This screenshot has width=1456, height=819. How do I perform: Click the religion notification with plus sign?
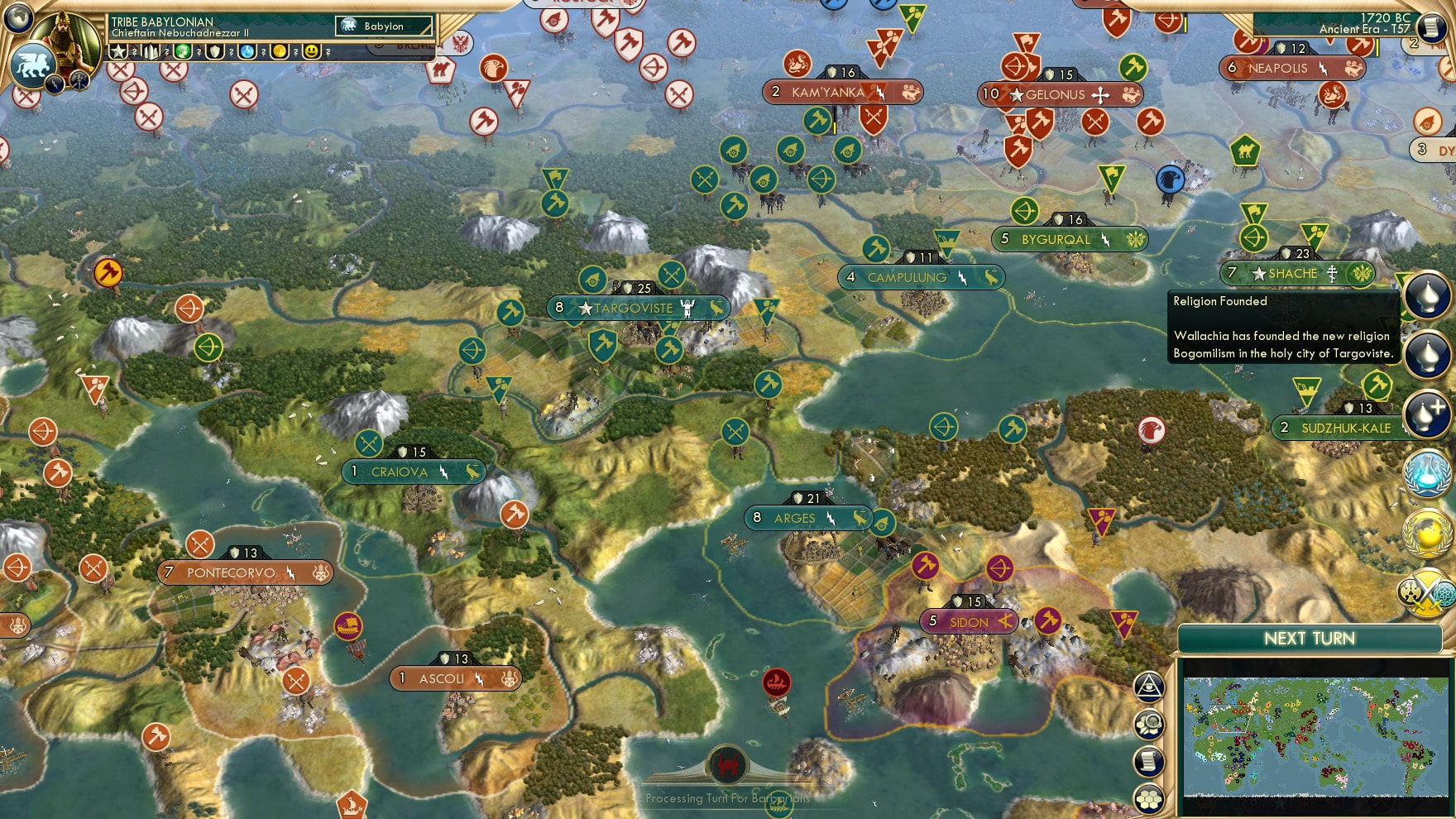point(1428,413)
